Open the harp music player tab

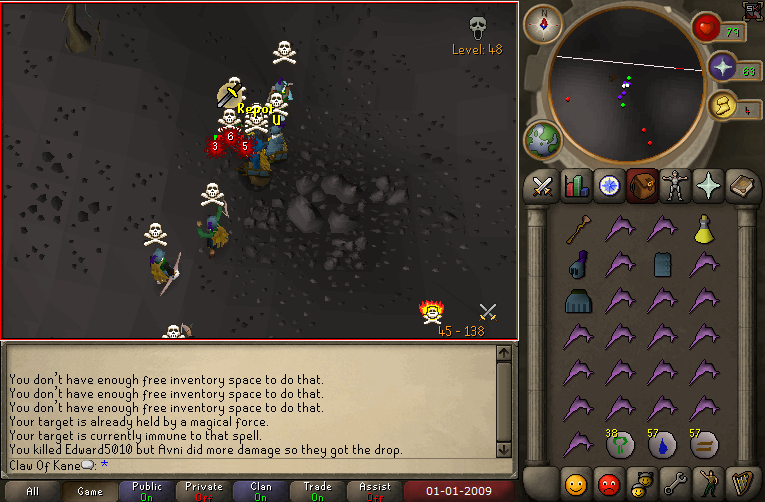(x=741, y=484)
